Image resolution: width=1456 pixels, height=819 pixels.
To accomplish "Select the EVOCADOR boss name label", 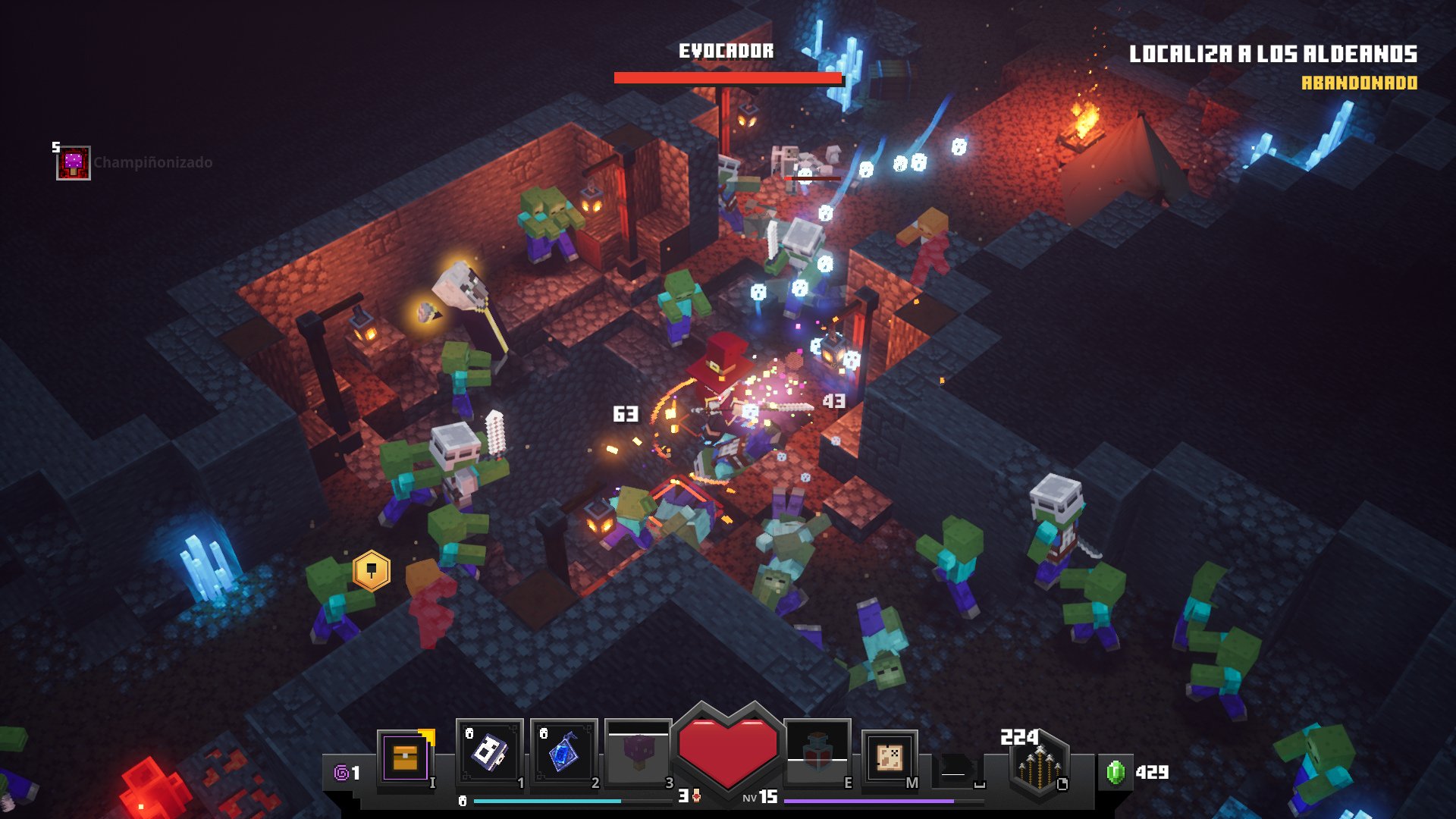I will [x=726, y=52].
